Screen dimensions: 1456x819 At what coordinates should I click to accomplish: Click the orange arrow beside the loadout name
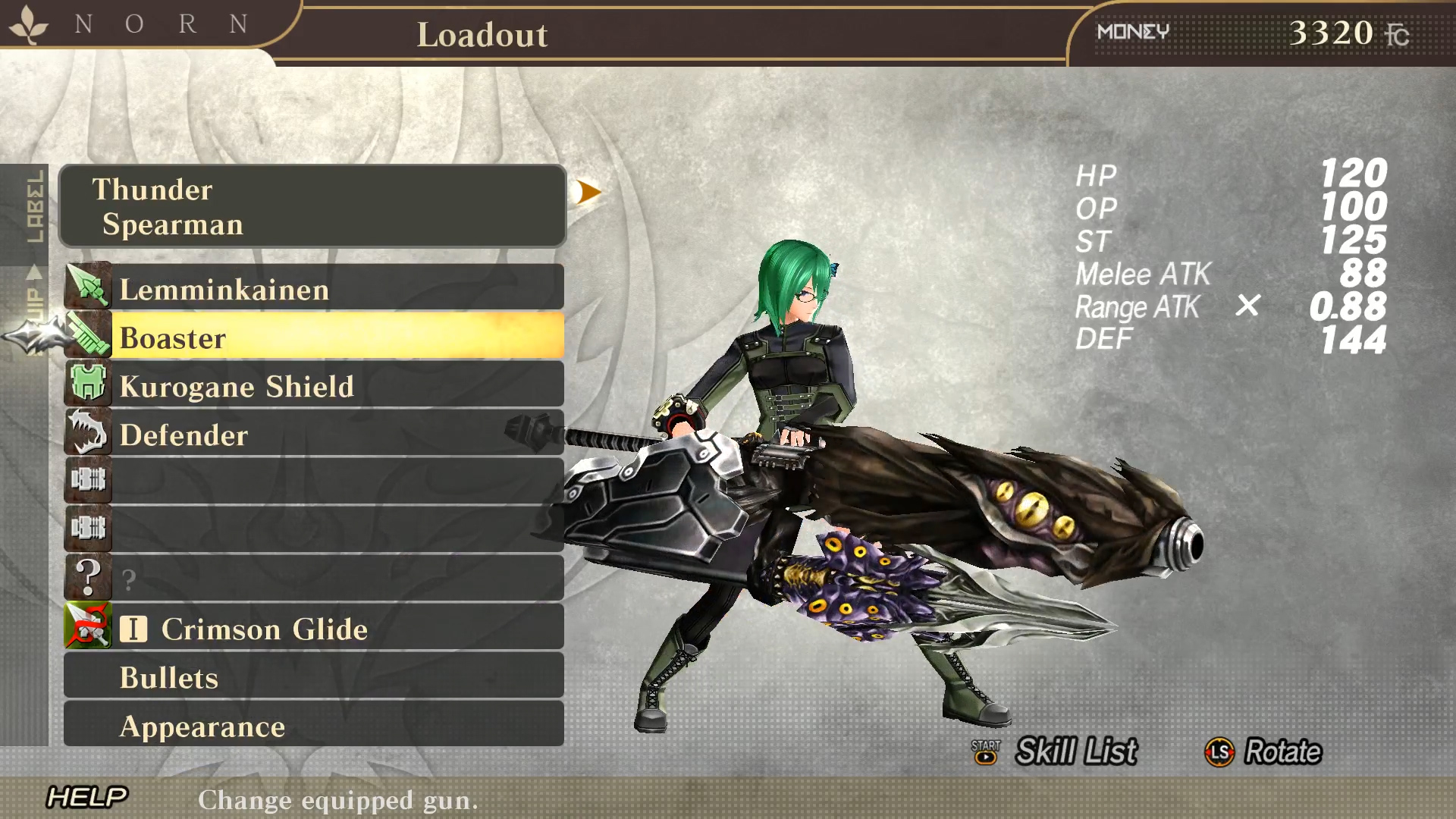click(587, 192)
